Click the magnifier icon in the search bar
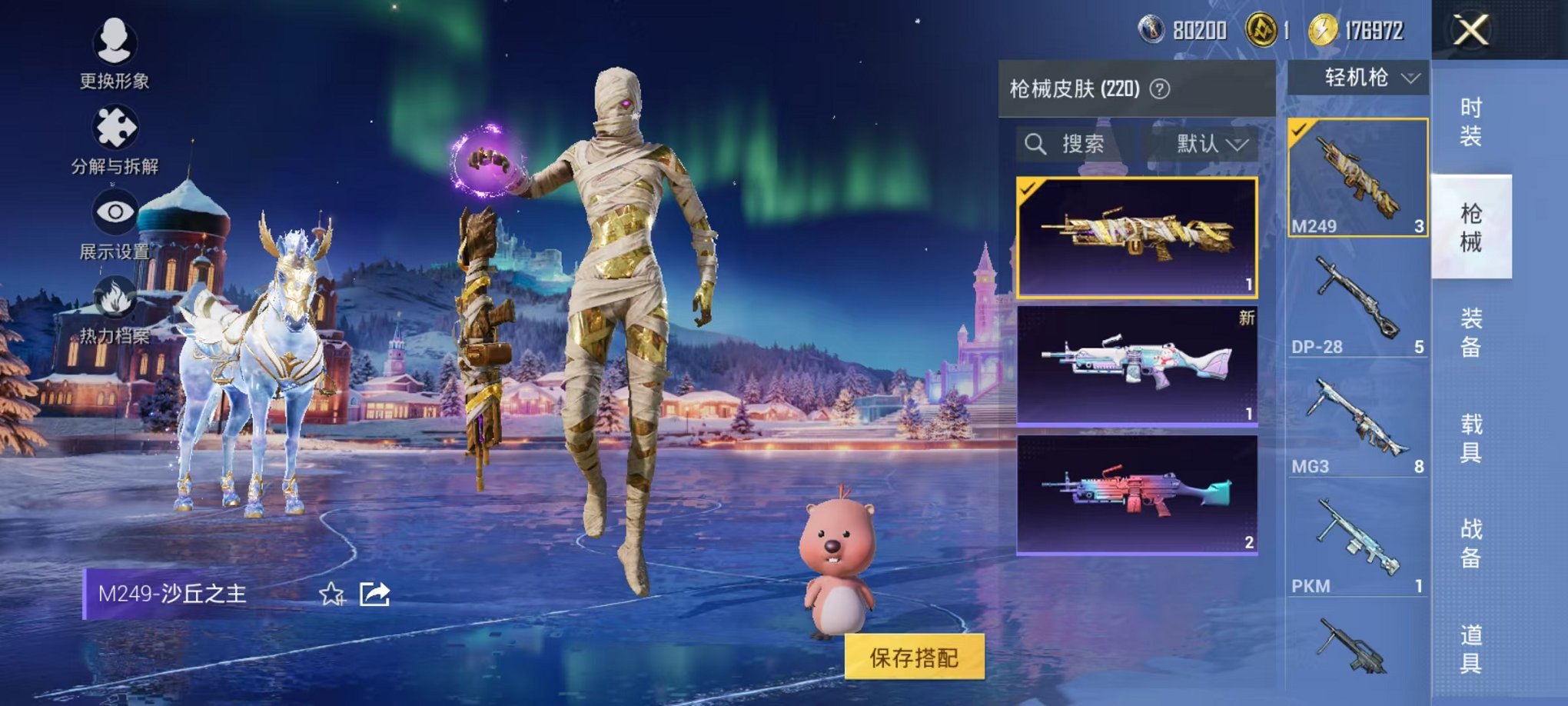This screenshot has height=706, width=1568. tap(1036, 145)
